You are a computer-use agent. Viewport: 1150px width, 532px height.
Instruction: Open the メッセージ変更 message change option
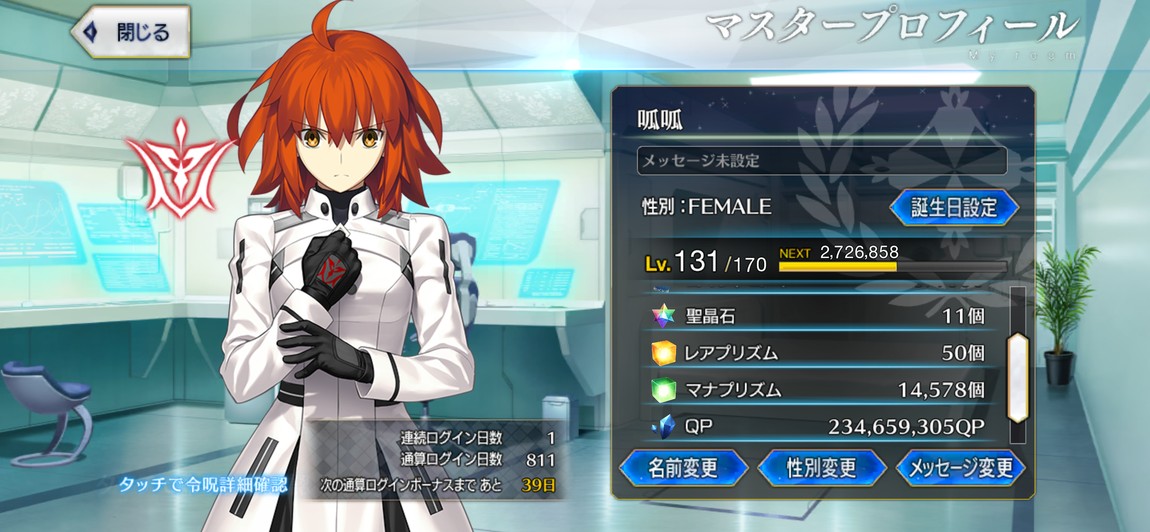(x=961, y=467)
